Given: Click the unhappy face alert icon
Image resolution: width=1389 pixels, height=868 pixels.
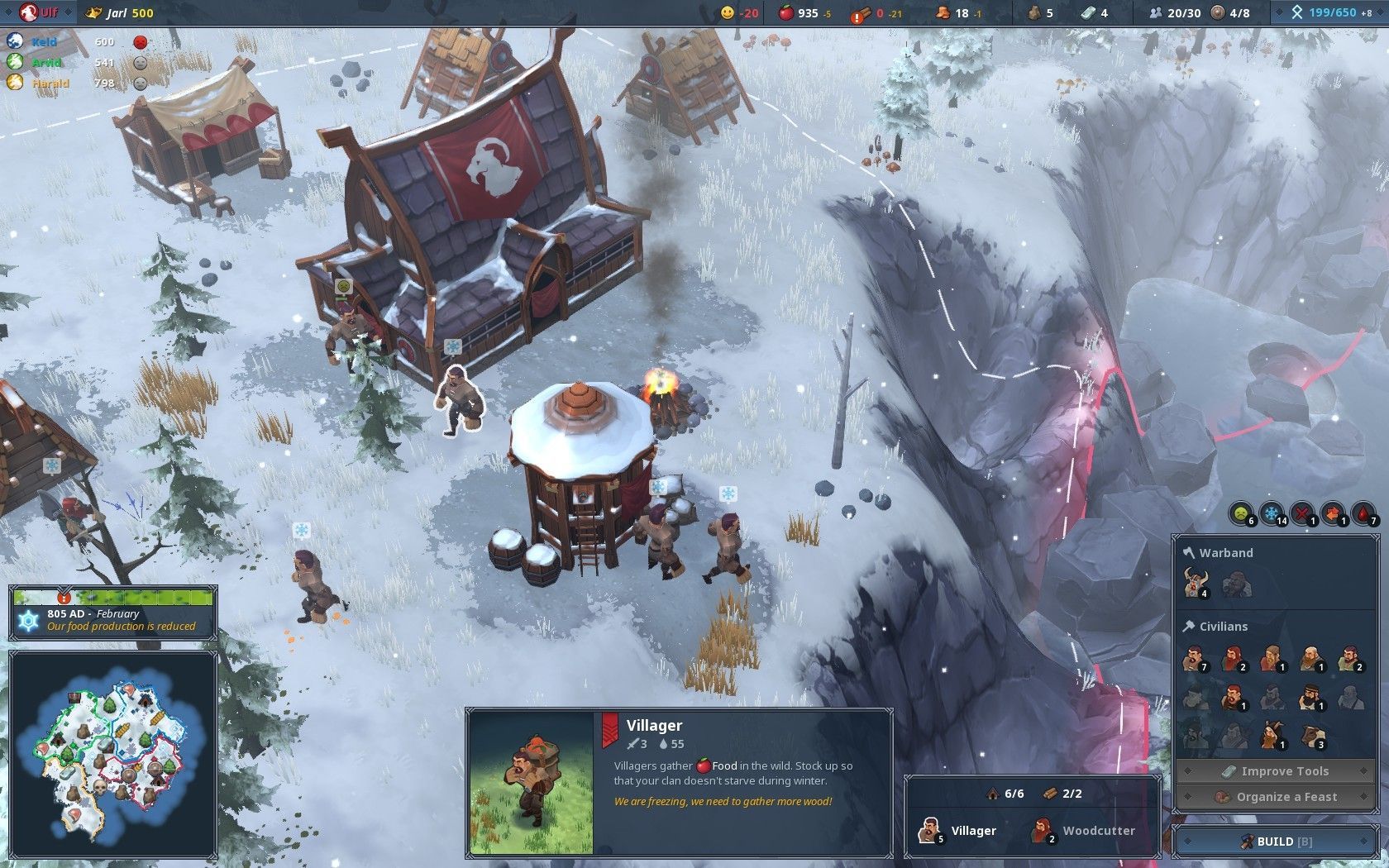Looking at the screenshot, I should (x=1241, y=514).
